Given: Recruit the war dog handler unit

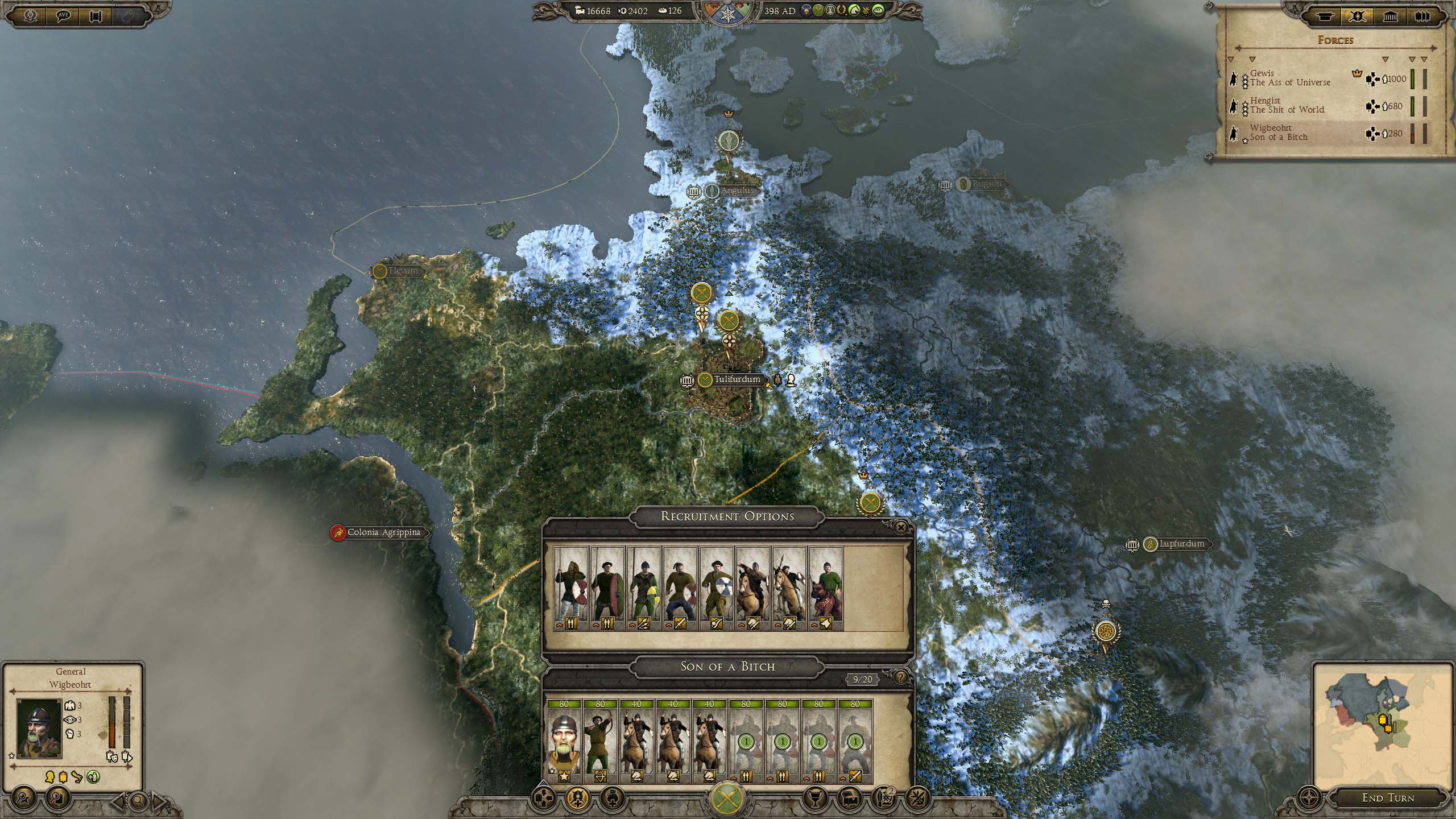Looking at the screenshot, I should pos(826,589).
